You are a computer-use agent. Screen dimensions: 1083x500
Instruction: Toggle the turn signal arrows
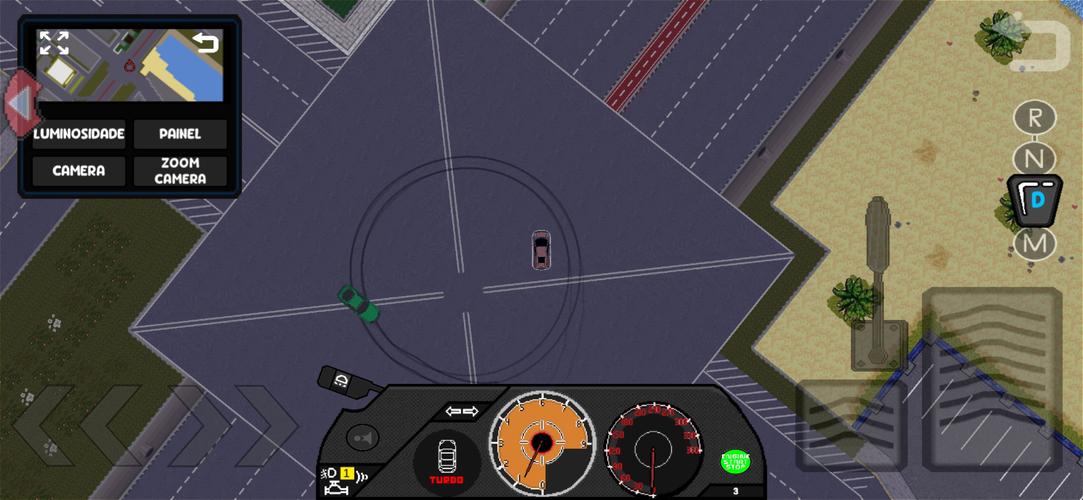[x=462, y=411]
